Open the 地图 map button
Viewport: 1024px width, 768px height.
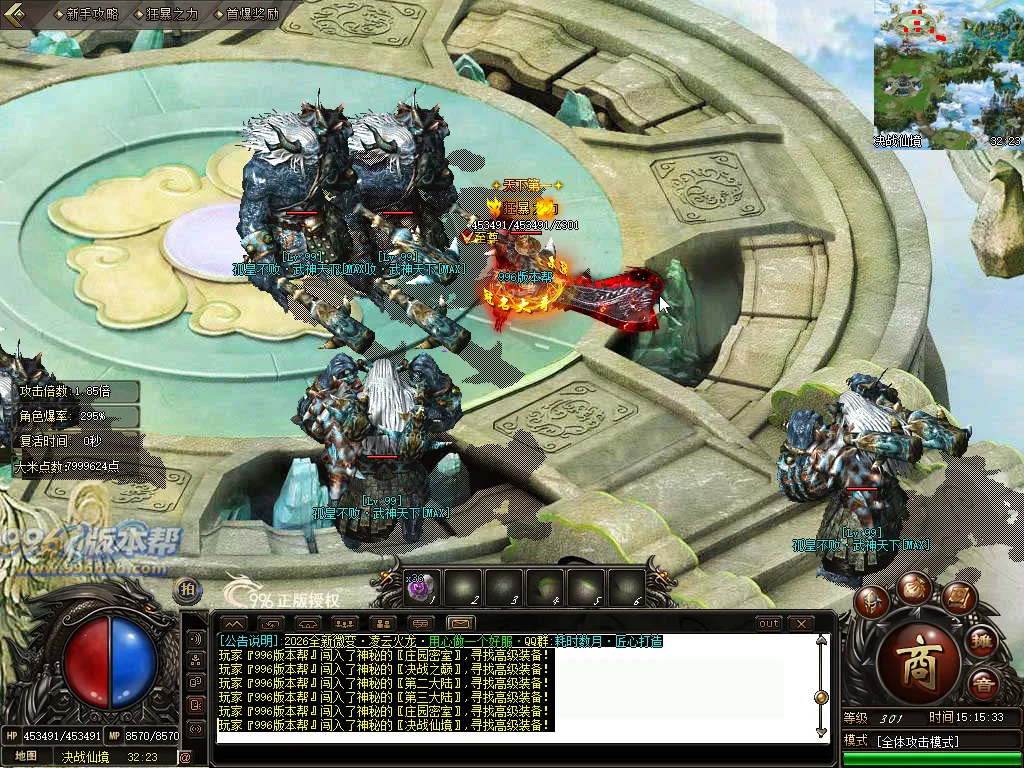26,756
